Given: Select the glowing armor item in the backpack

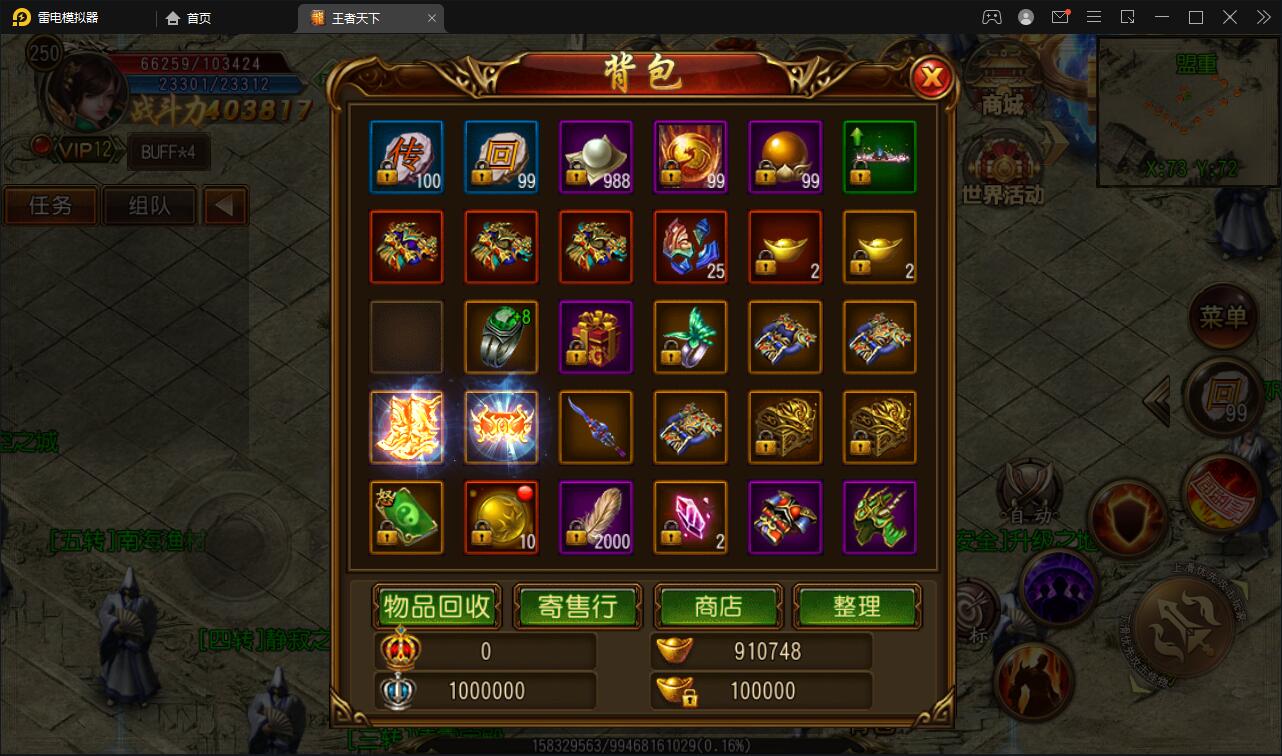Looking at the screenshot, I should click(x=406, y=427).
